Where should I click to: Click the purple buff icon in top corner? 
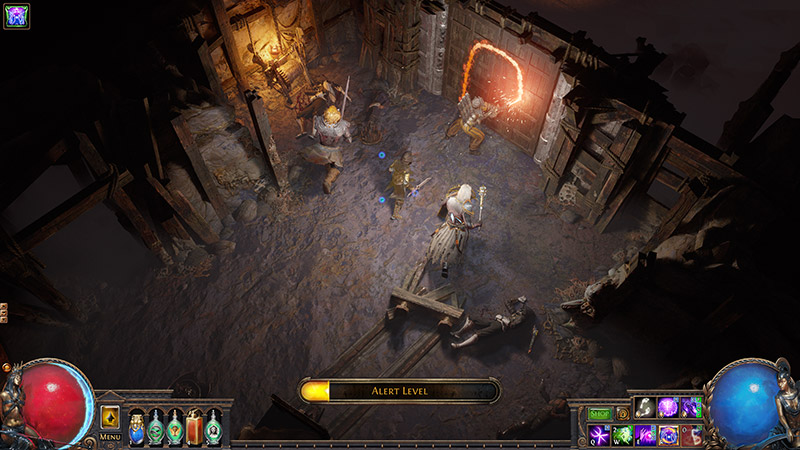click(x=17, y=15)
